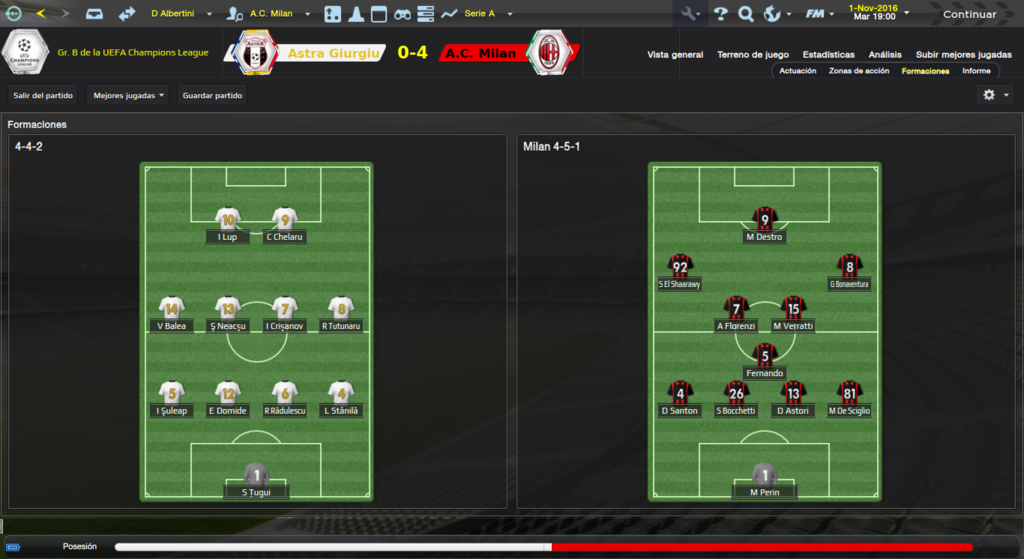
Task: Open the Actuación sub-tab
Action: (798, 71)
